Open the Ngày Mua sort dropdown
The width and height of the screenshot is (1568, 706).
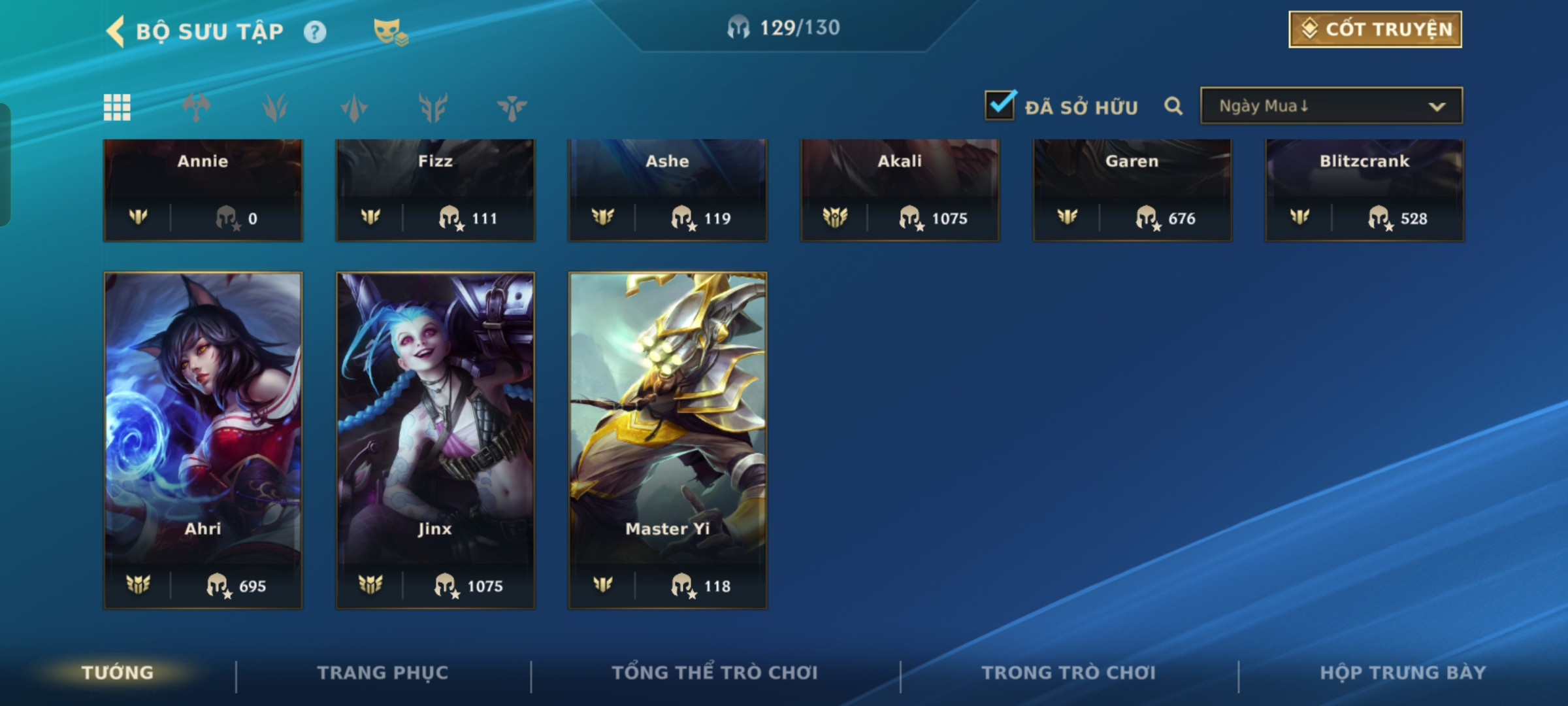tap(1331, 106)
